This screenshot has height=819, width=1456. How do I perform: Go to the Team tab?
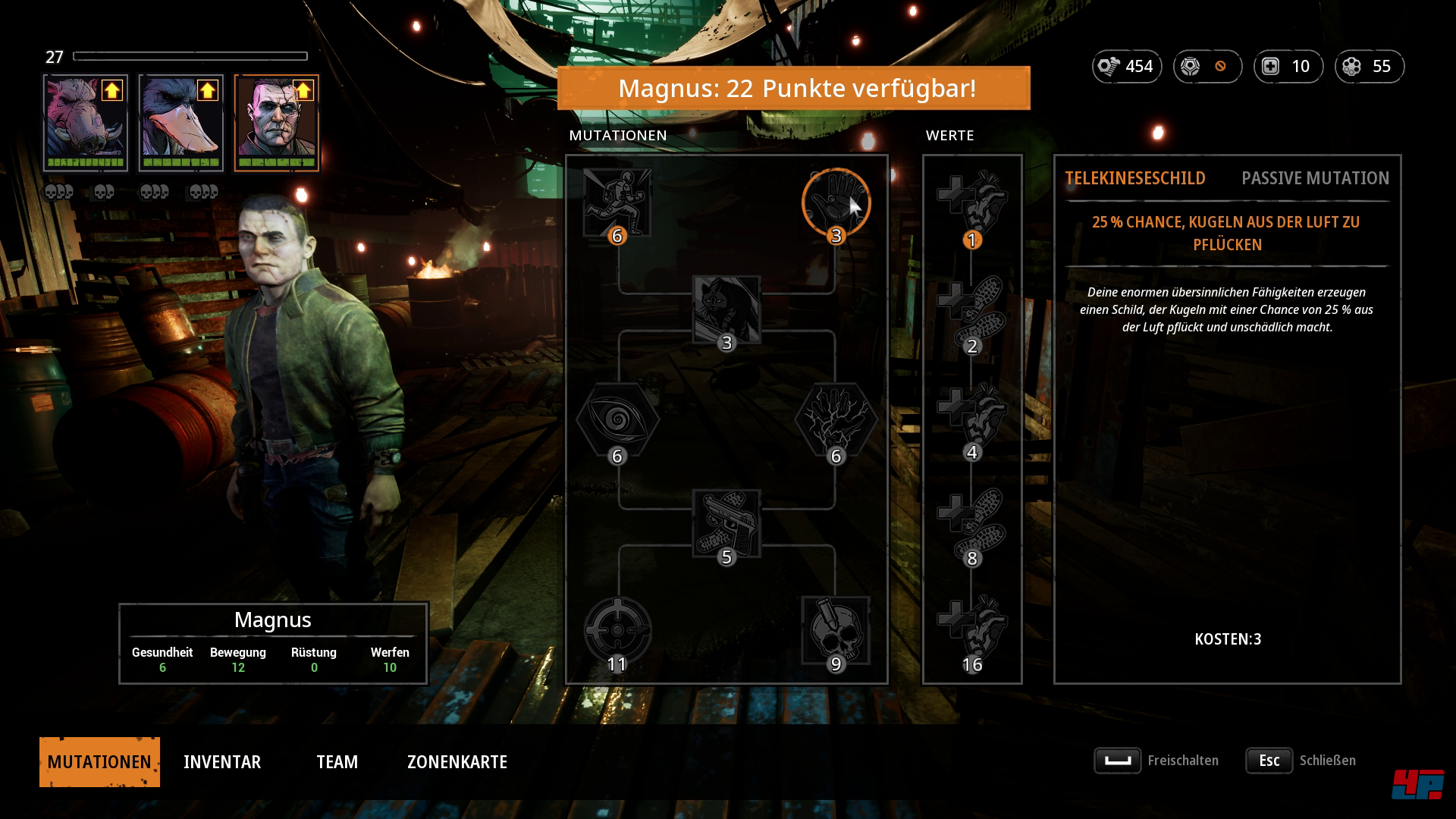coord(337,761)
